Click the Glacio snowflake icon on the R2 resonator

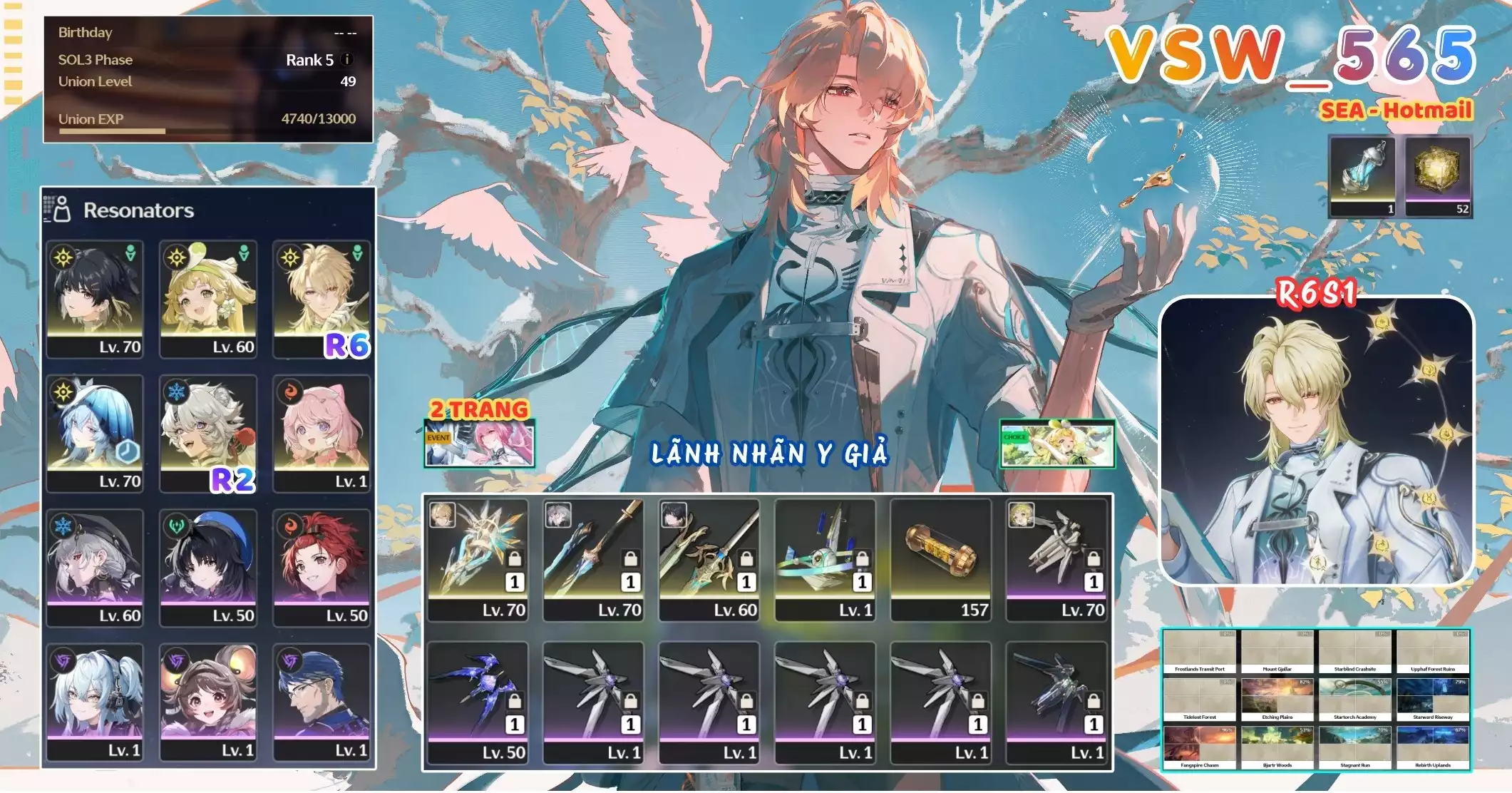[x=175, y=391]
